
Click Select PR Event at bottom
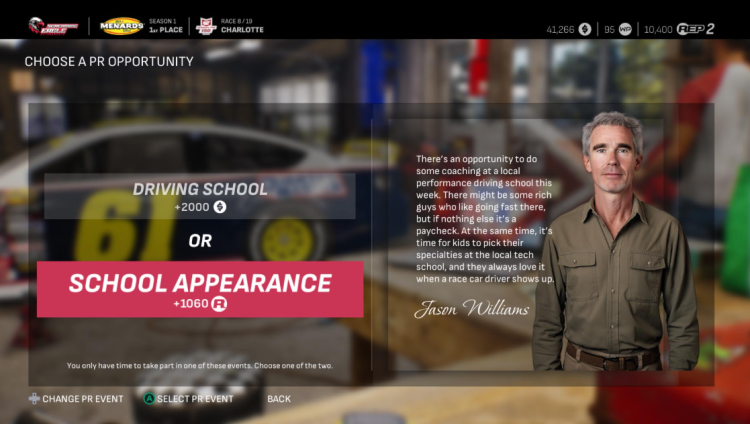click(194, 399)
